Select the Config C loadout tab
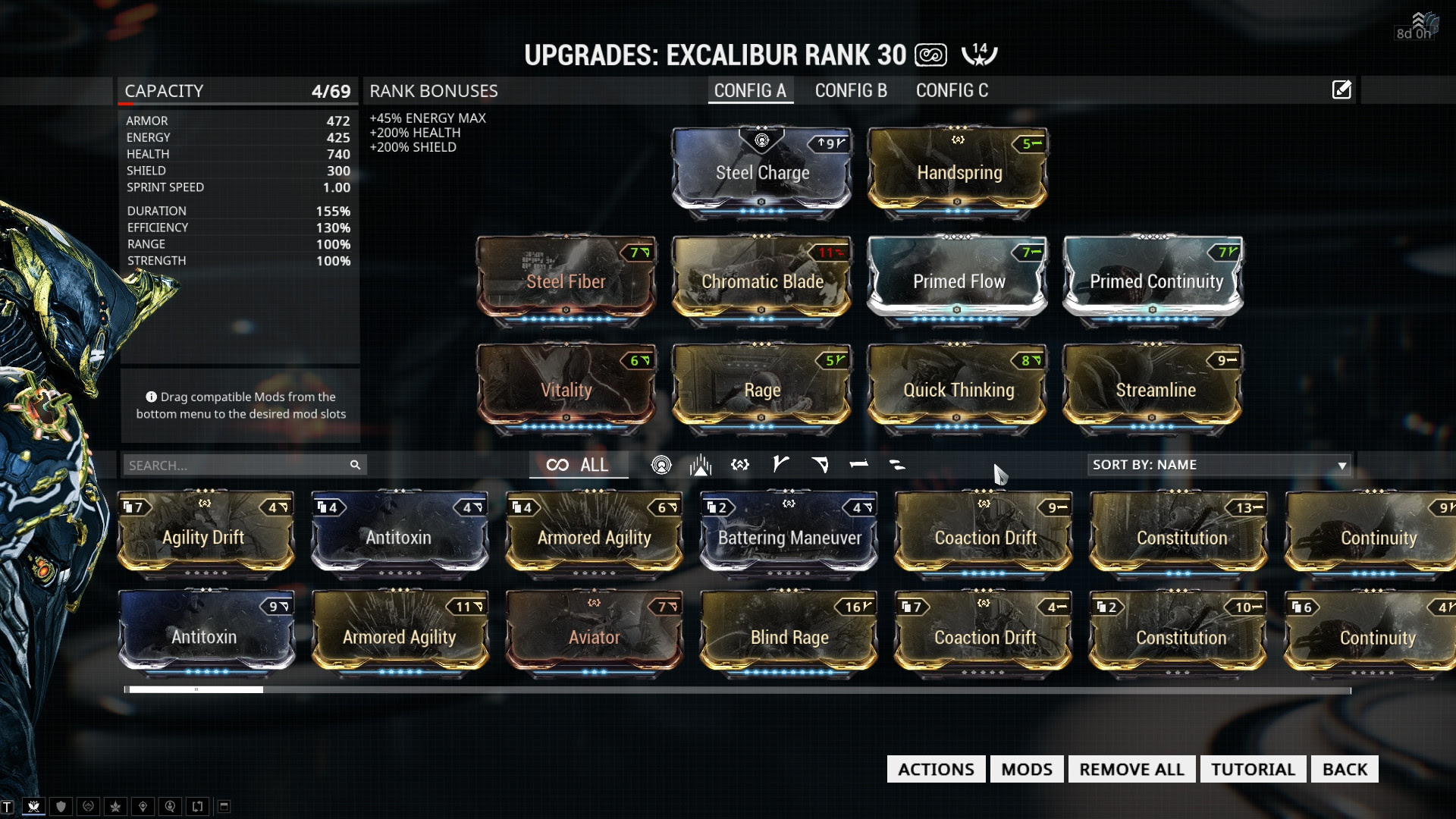 pyautogui.click(x=952, y=91)
